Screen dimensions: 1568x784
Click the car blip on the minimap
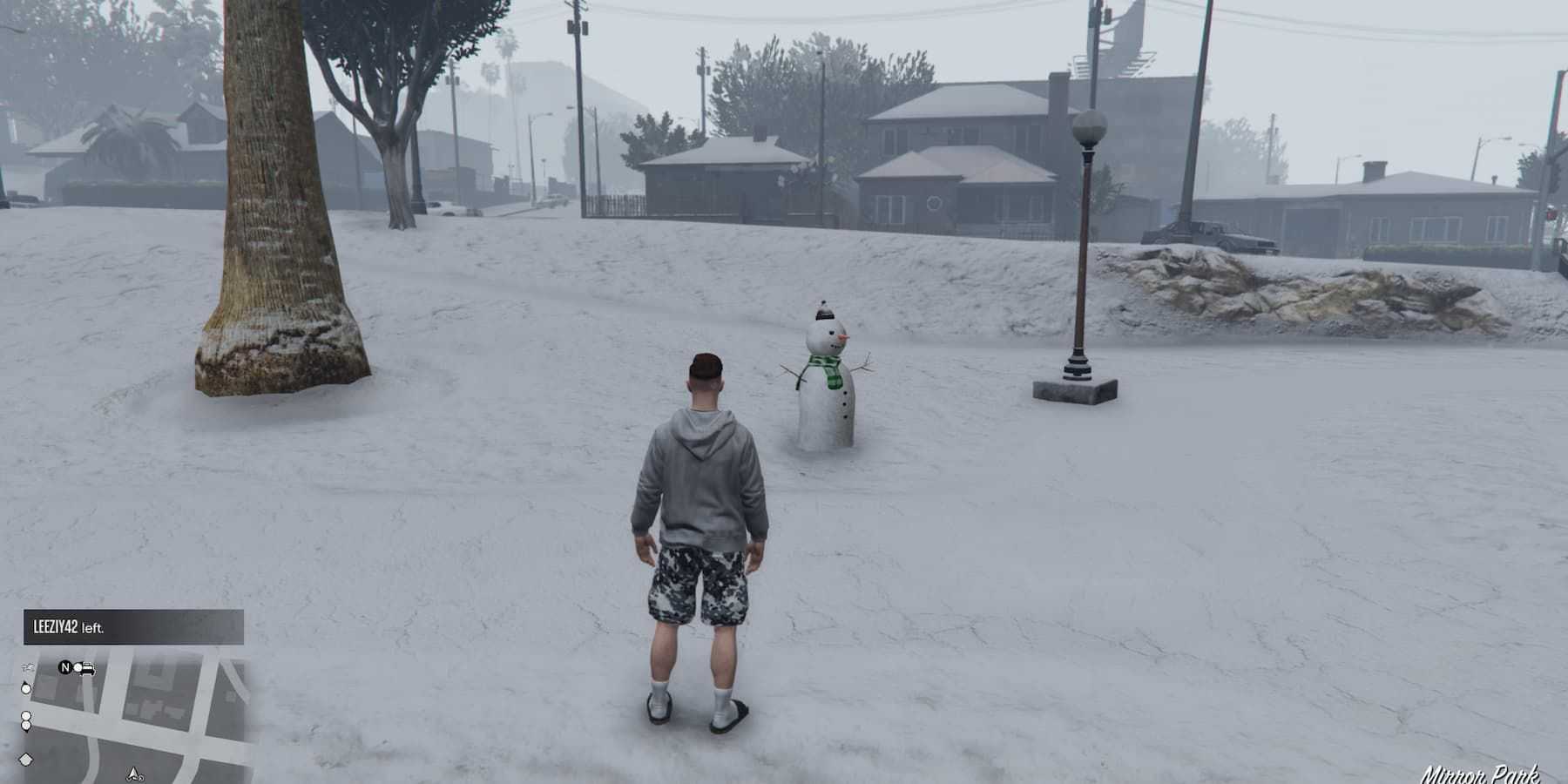coord(85,669)
